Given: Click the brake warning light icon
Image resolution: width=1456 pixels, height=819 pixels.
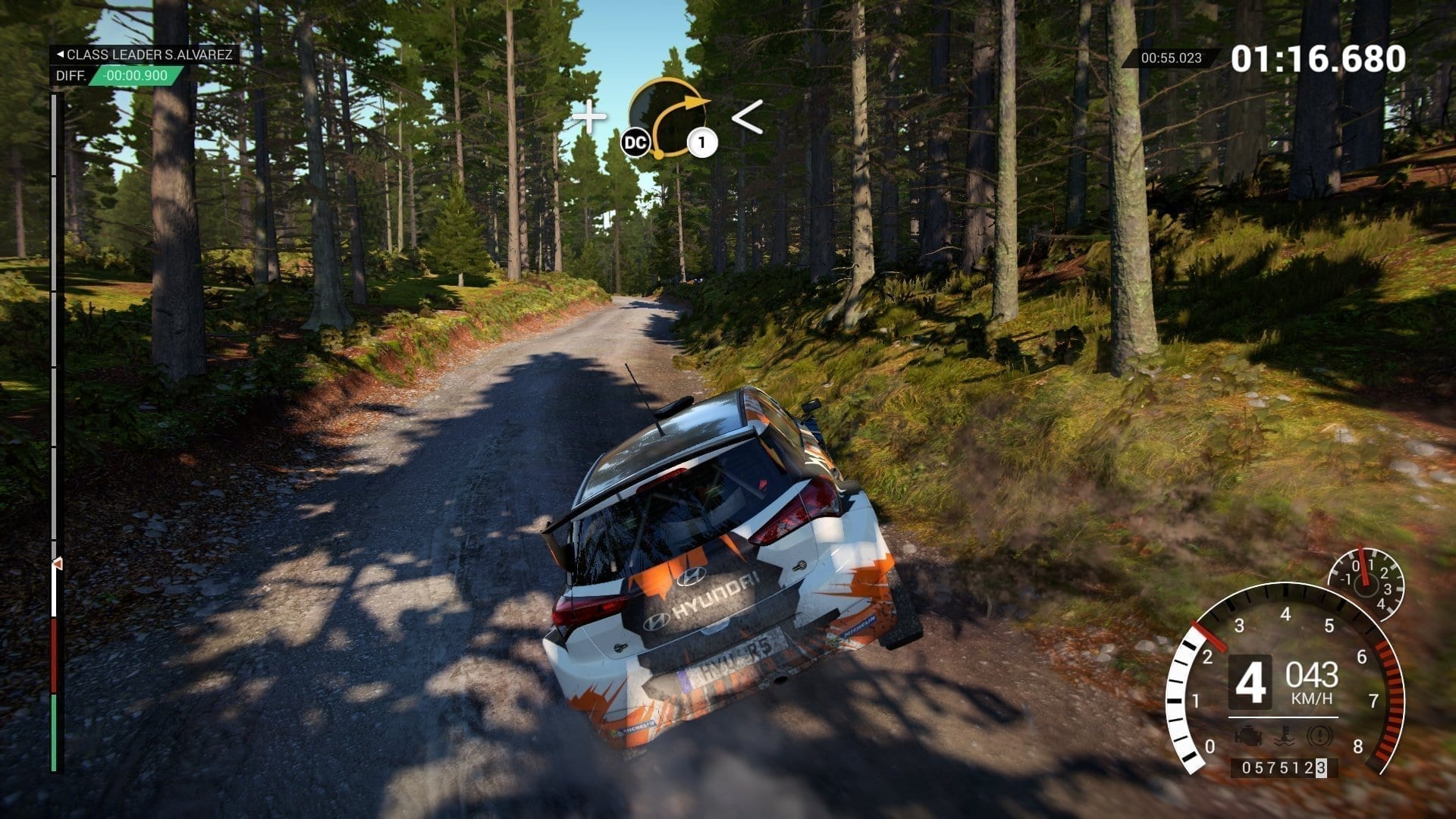Looking at the screenshot, I should coord(1320,736).
